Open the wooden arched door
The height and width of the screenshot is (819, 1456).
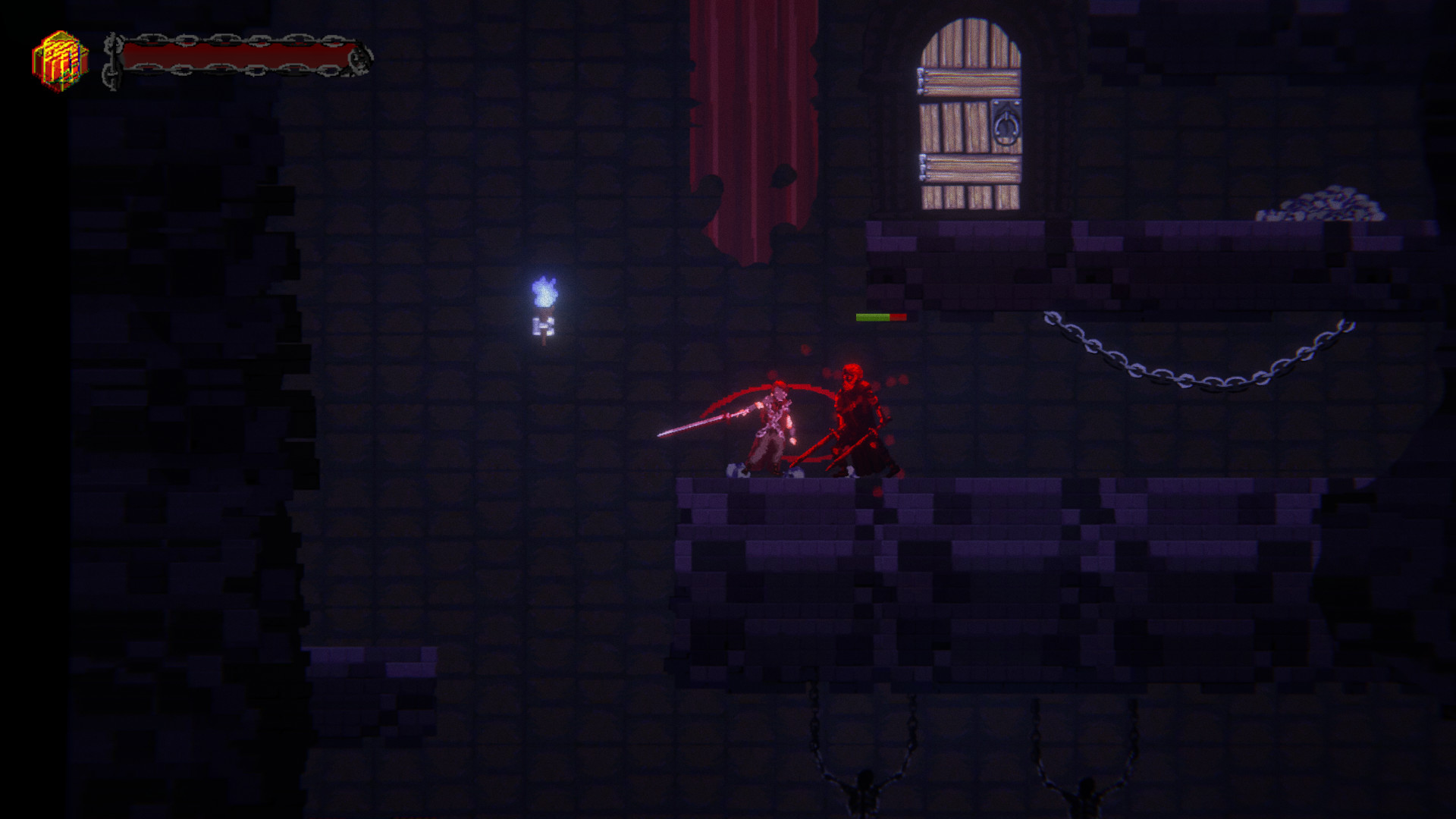[971, 121]
